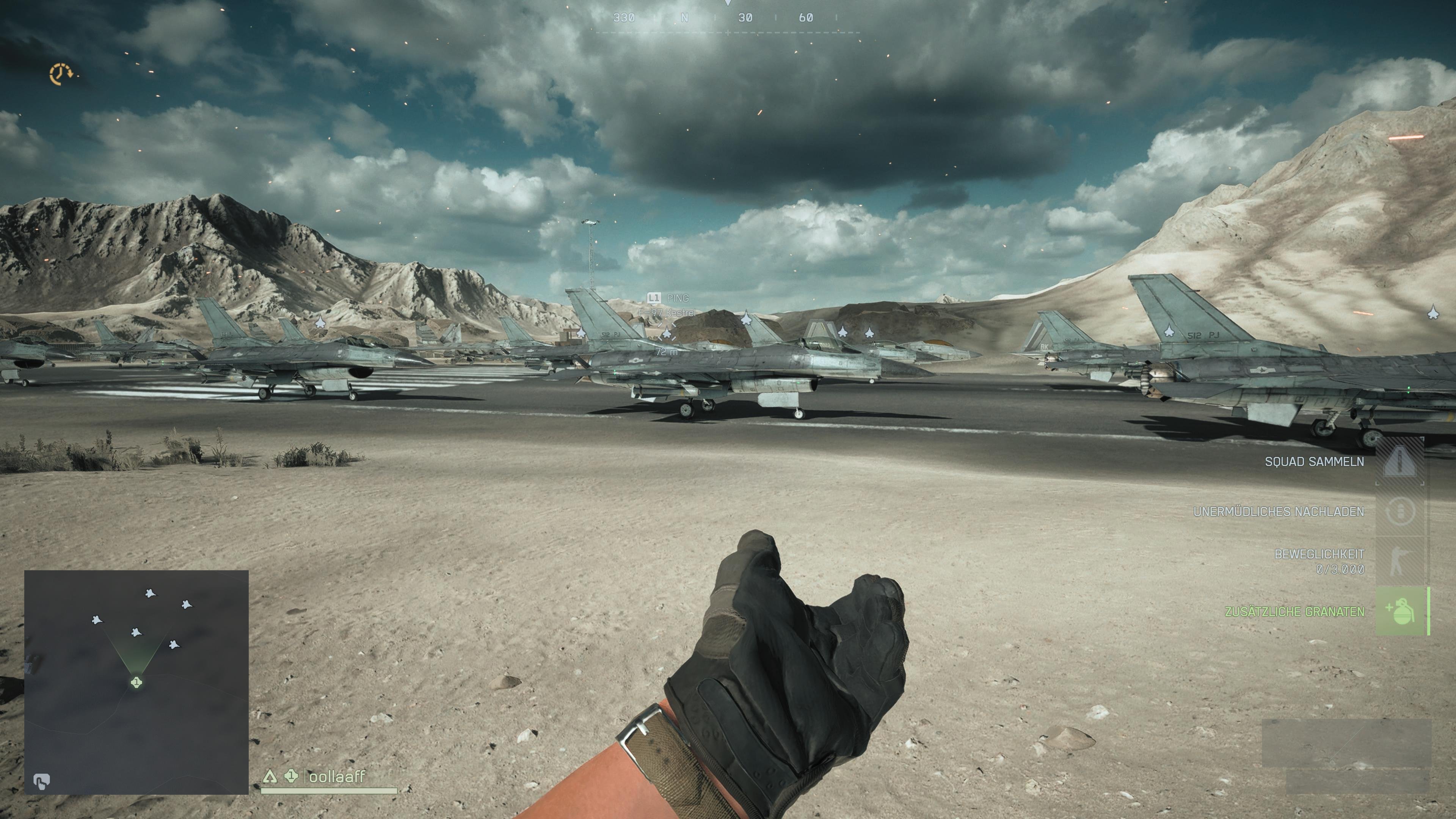
Task: Click the minimap in the bottom-left corner
Action: tap(136, 682)
